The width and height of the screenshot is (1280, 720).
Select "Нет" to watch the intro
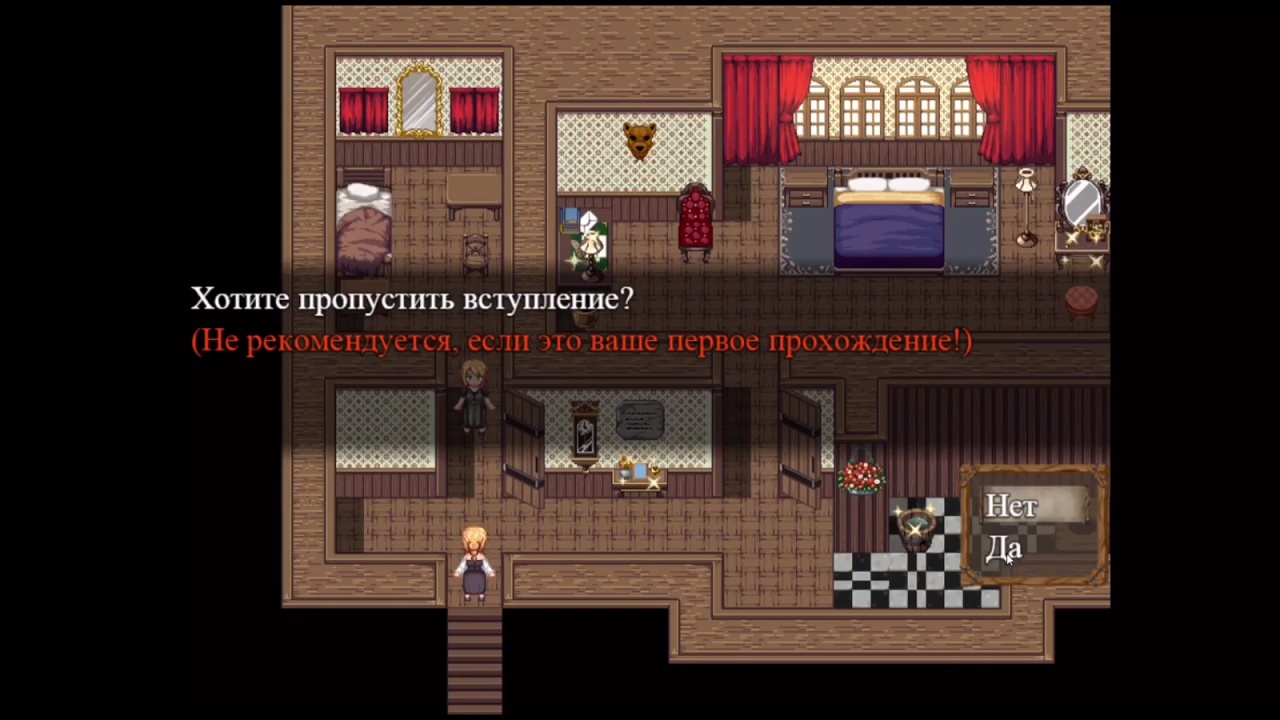point(1011,506)
